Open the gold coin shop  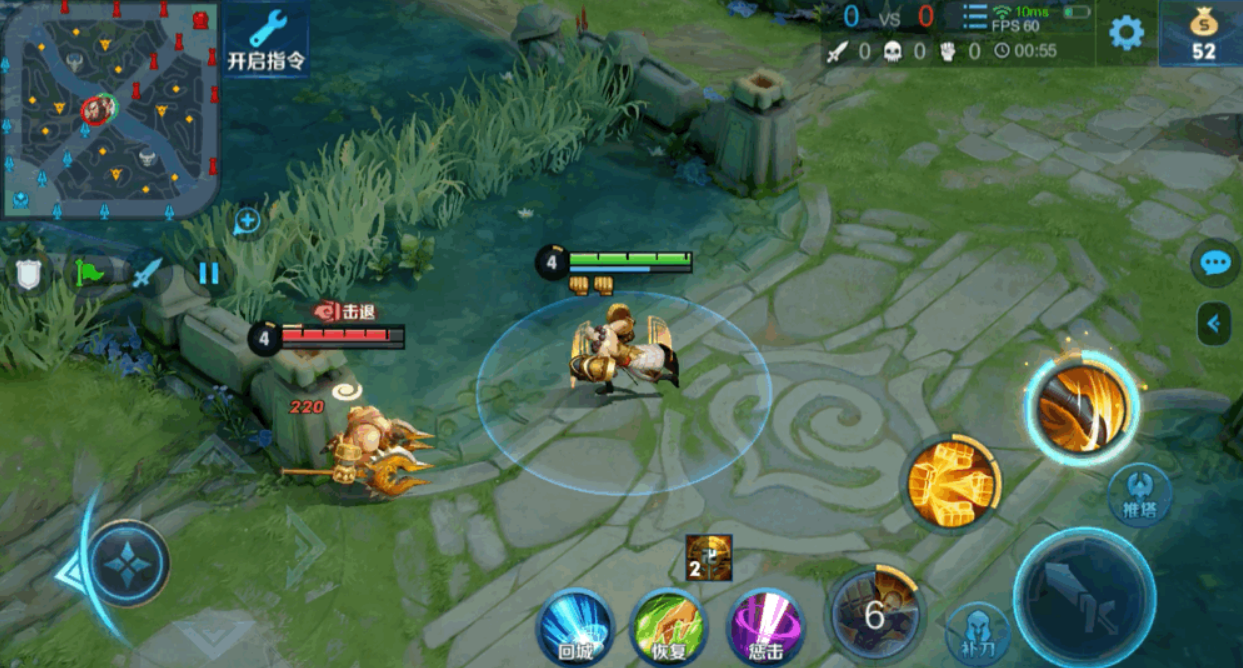pyautogui.click(x=1202, y=34)
